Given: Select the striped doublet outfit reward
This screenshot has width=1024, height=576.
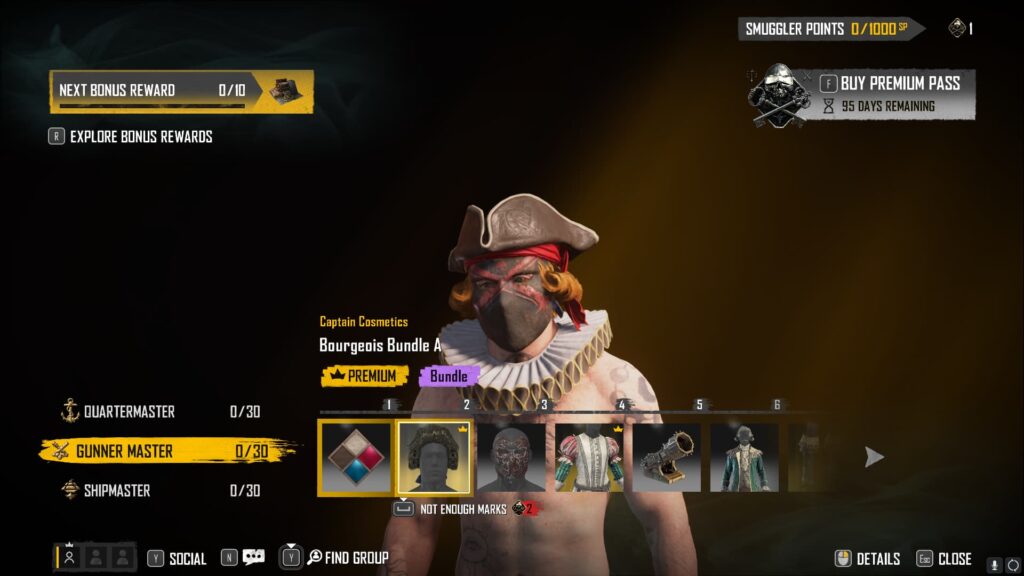Looking at the screenshot, I should pyautogui.click(x=590, y=457).
